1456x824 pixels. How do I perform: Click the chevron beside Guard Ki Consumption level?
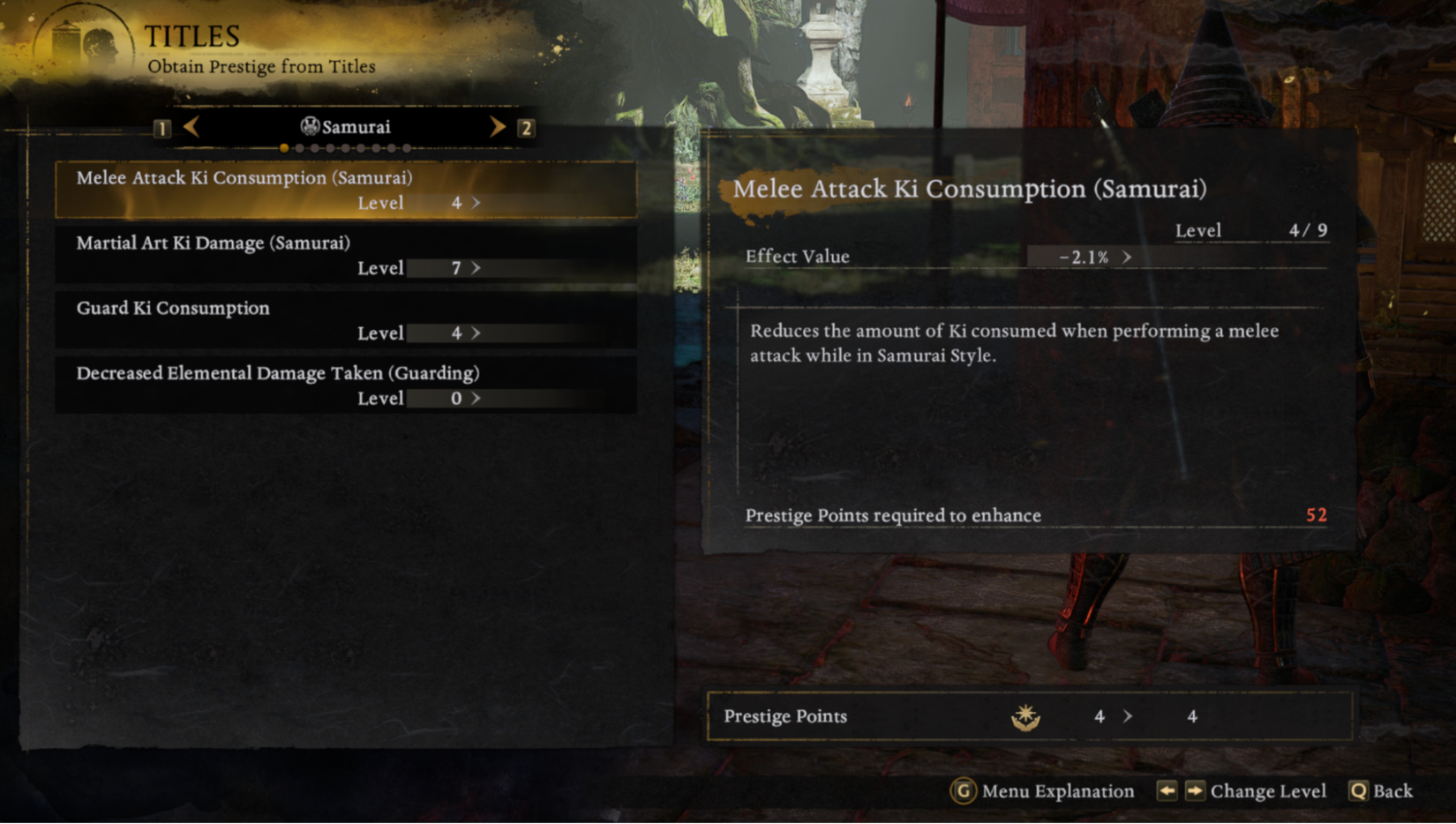474,333
